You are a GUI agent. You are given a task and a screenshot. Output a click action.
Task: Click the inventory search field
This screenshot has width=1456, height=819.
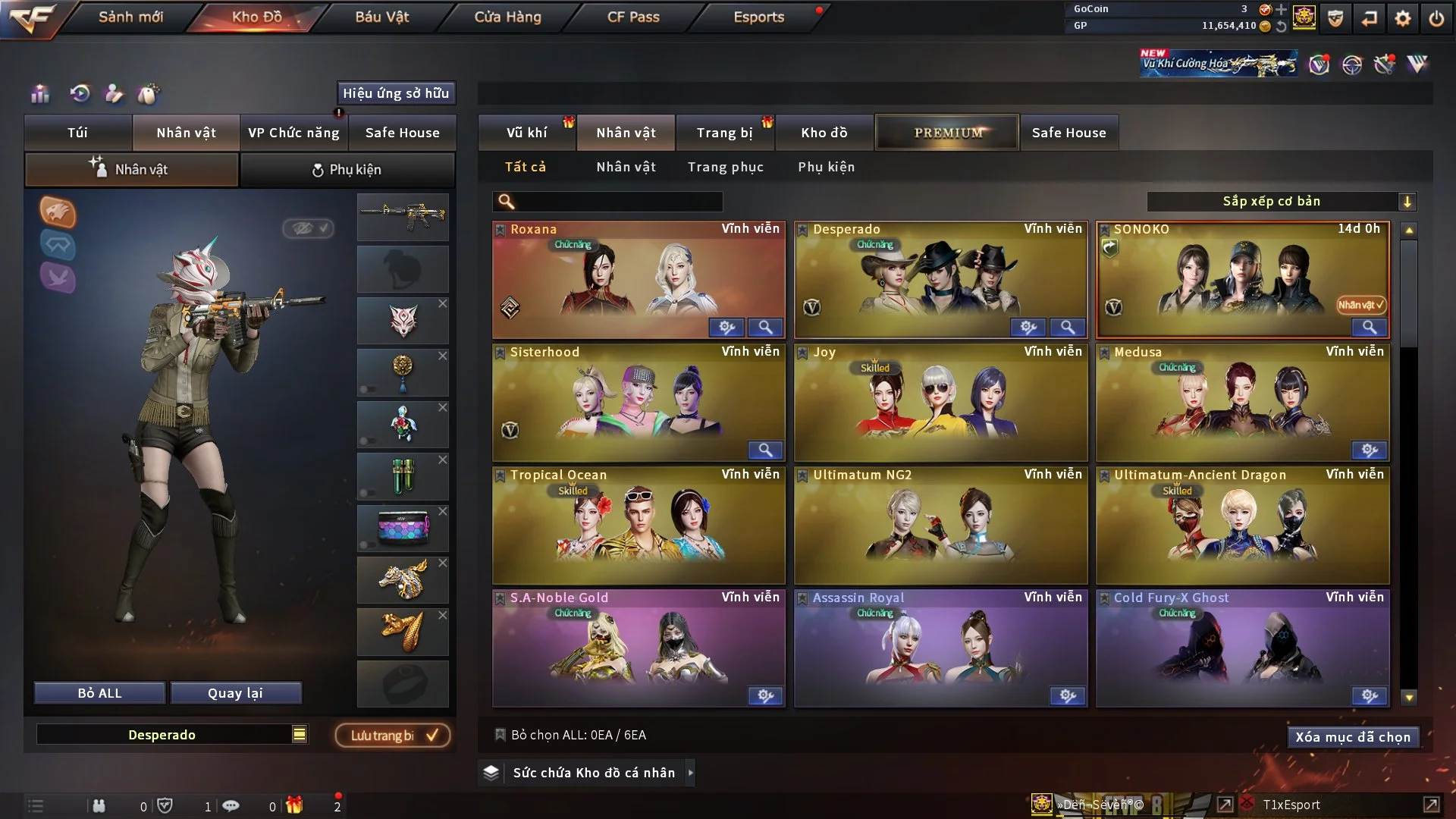click(x=616, y=201)
